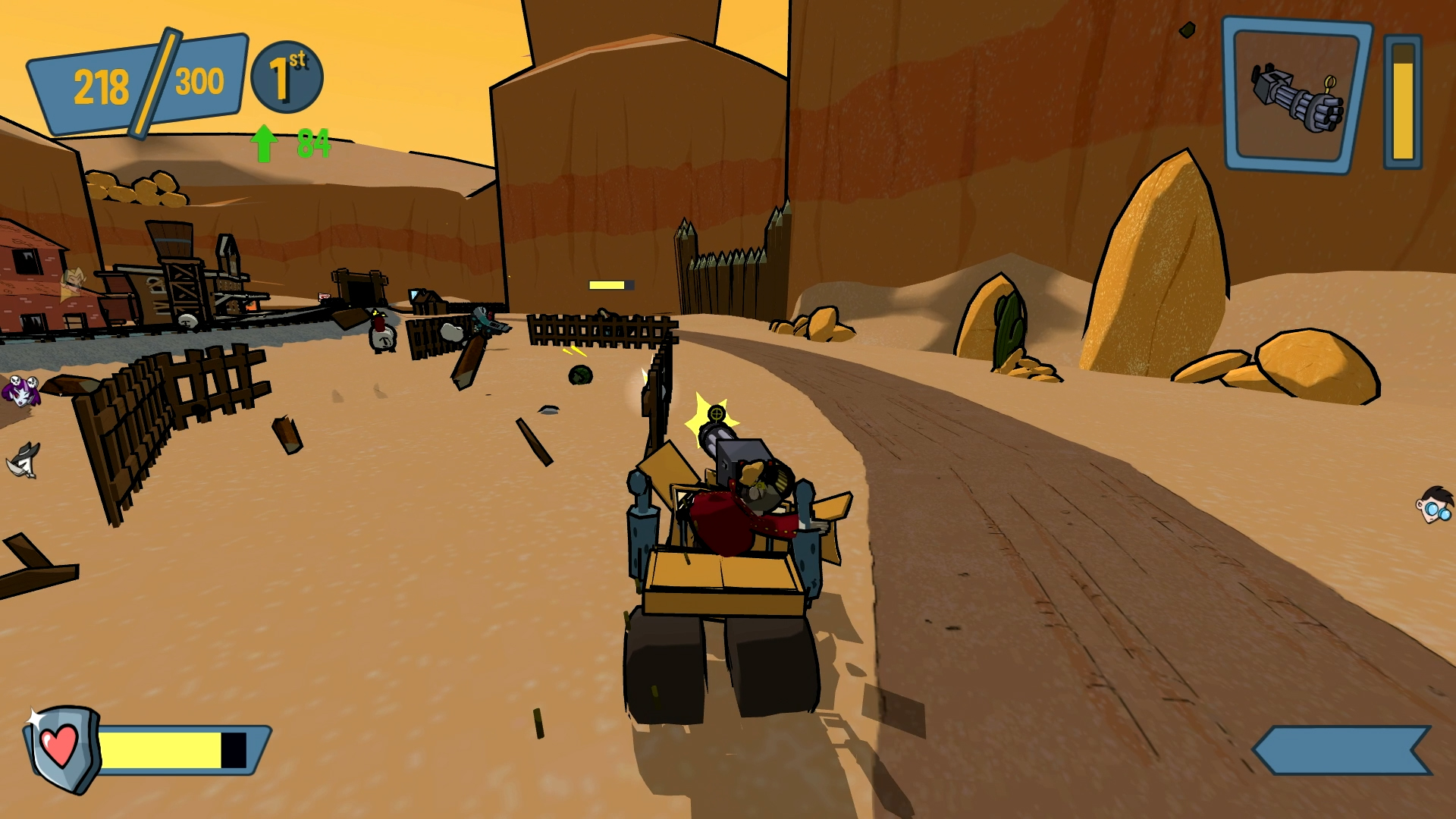
Task: Click the 1st place rank badge
Action: pyautogui.click(x=287, y=77)
